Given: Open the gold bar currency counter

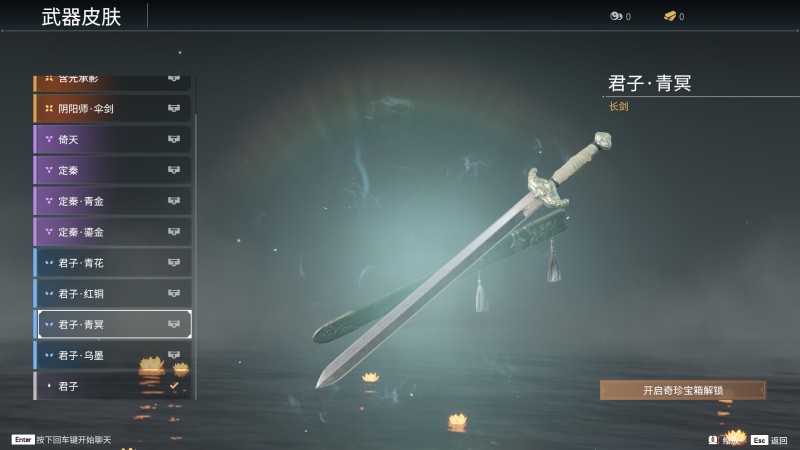Looking at the screenshot, I should (674, 16).
